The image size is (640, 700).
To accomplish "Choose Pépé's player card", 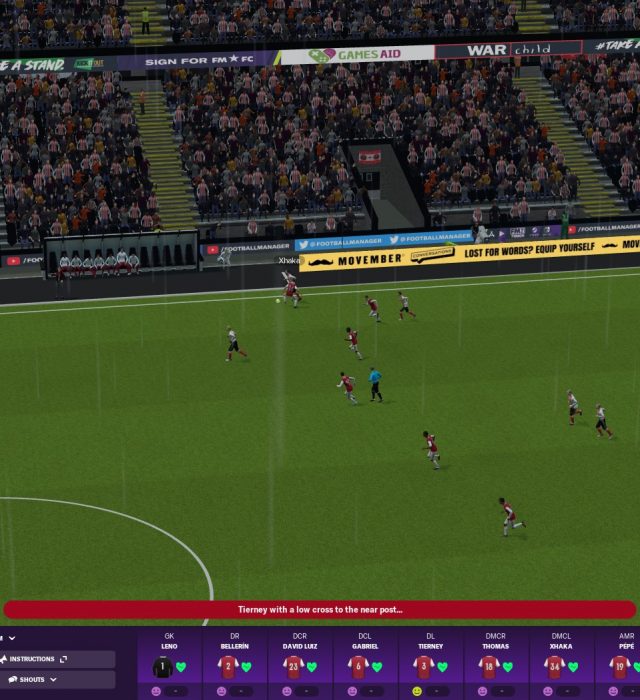I will click(x=624, y=661).
